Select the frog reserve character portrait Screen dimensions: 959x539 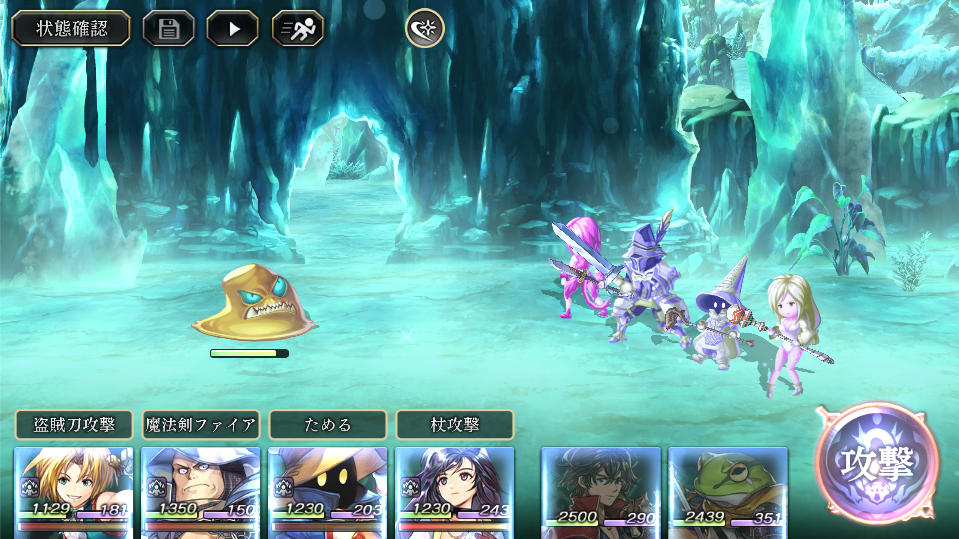pyautogui.click(x=728, y=490)
